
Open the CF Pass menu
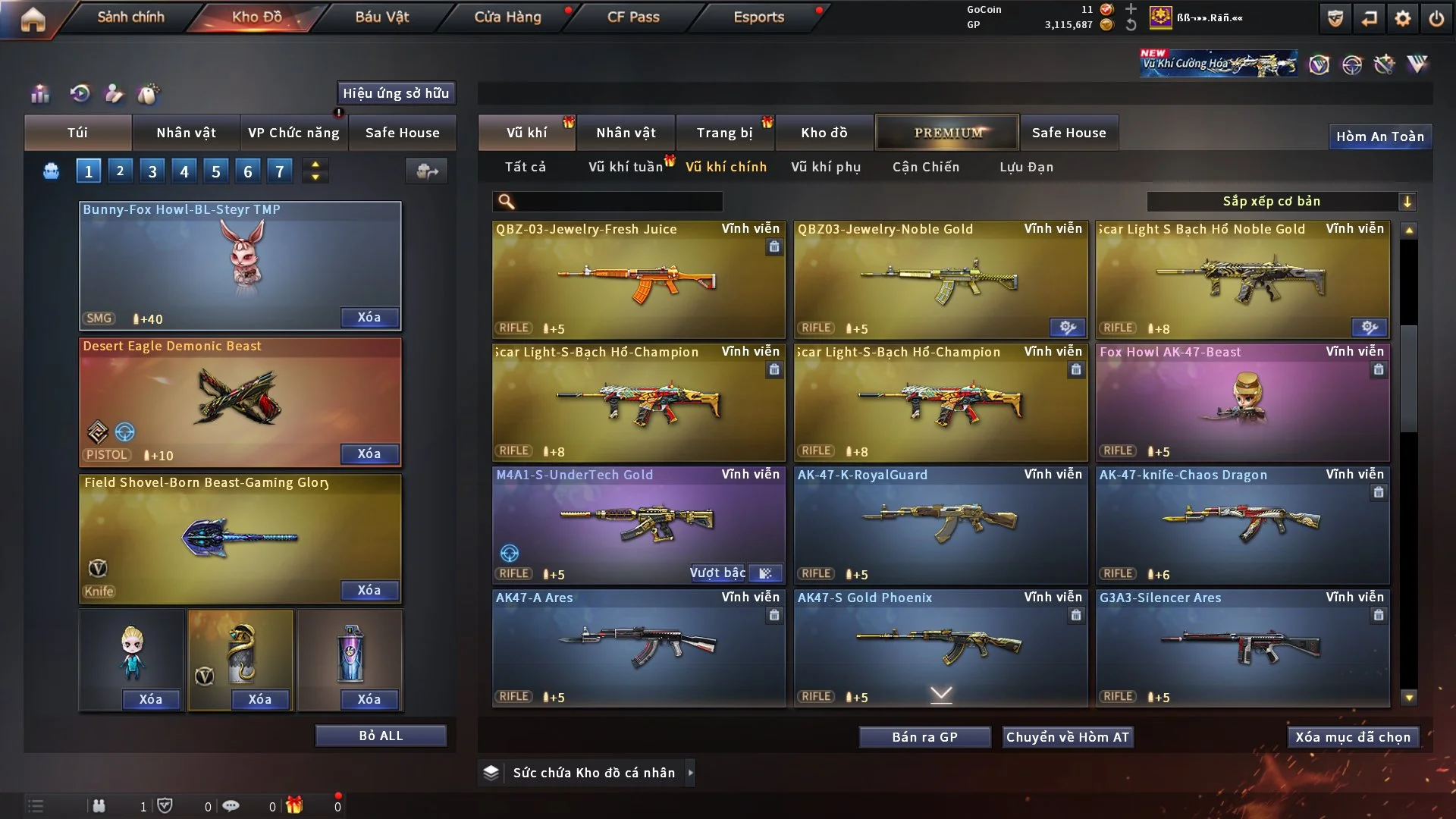click(x=633, y=17)
